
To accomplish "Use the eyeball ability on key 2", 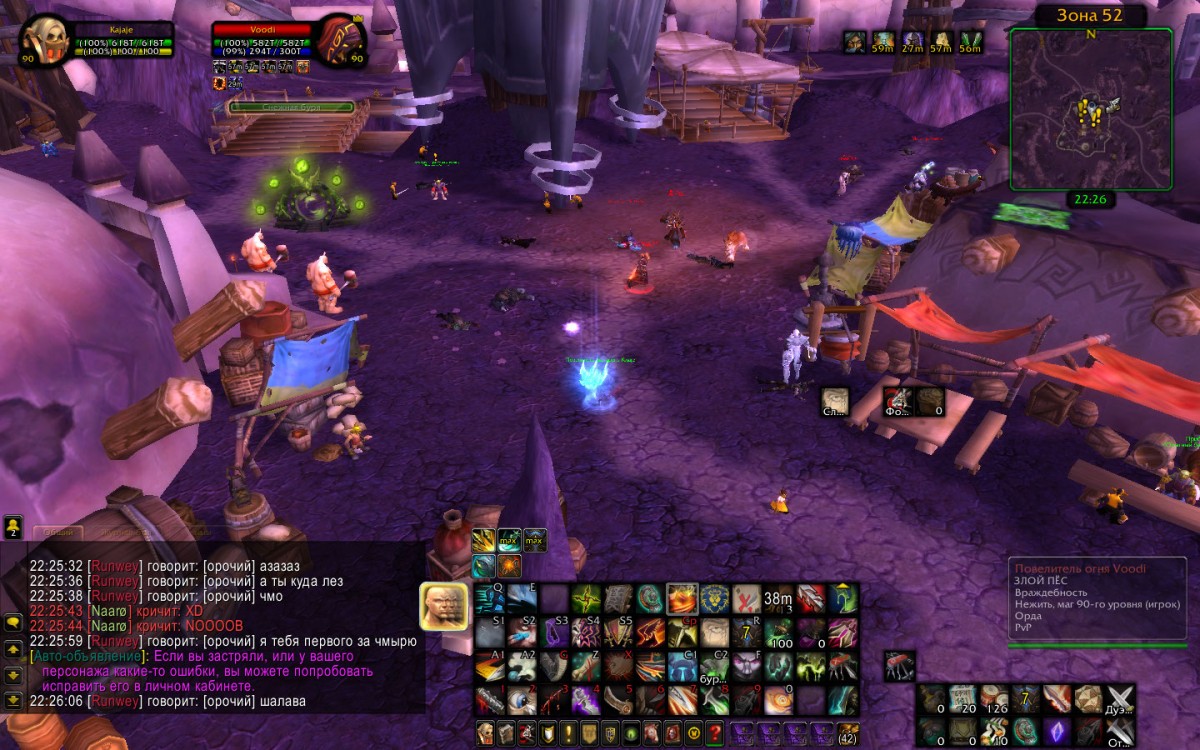I will 521,698.
